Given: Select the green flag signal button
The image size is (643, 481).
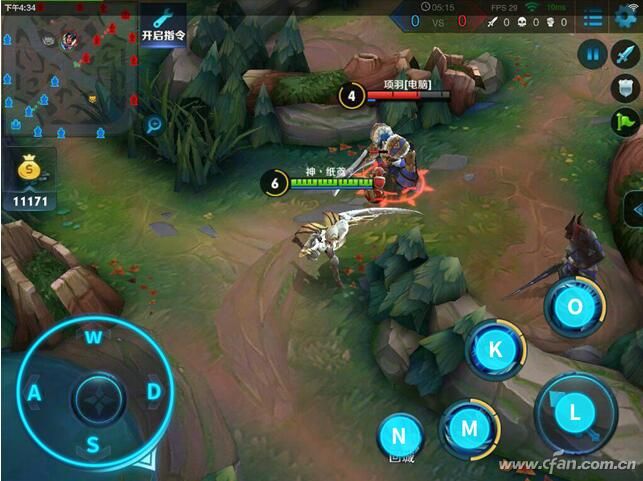Looking at the screenshot, I should tap(625, 122).
